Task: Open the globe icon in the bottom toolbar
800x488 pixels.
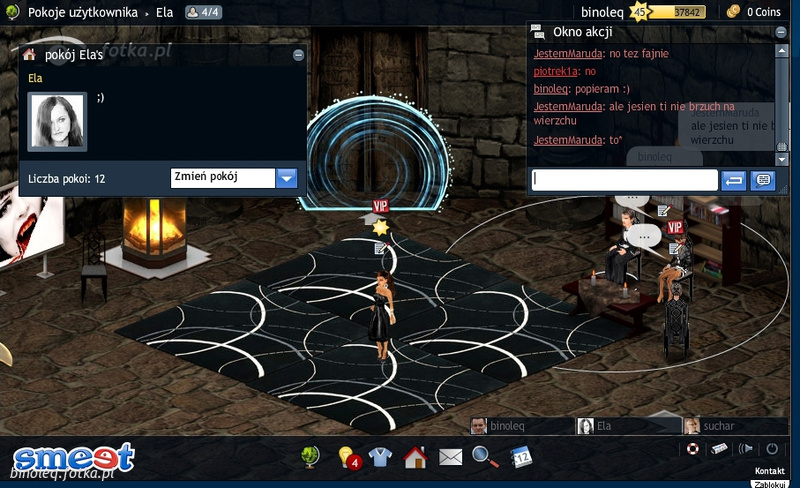Action: (x=311, y=457)
